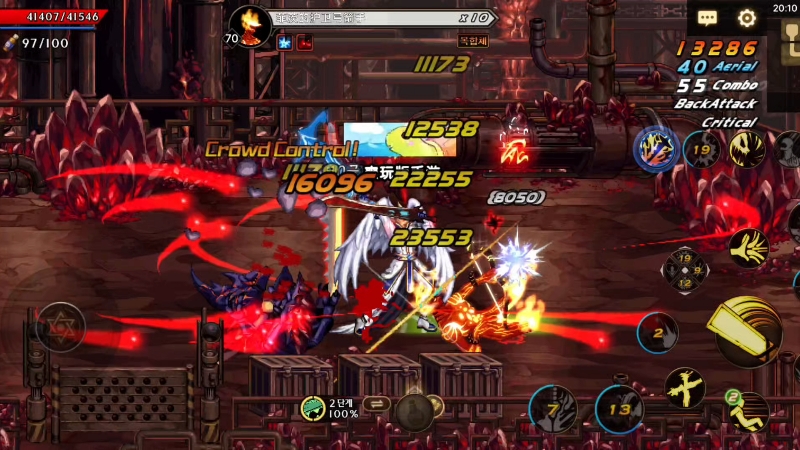Activate the skill with cooldown 19
Image resolution: width=800 pixels, height=450 pixels.
(702, 151)
